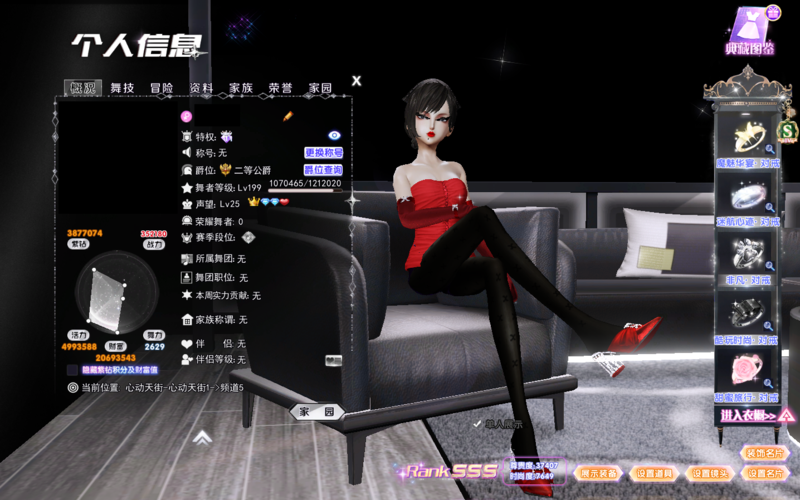Click the pencil edit icon

tap(287, 117)
